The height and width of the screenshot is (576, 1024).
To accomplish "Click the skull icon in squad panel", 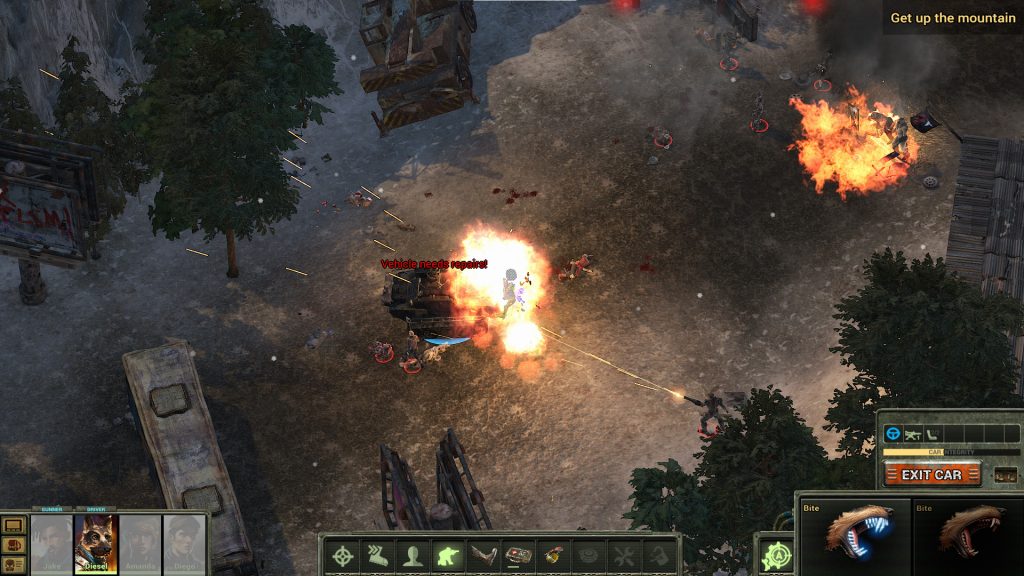I will tap(14, 565).
